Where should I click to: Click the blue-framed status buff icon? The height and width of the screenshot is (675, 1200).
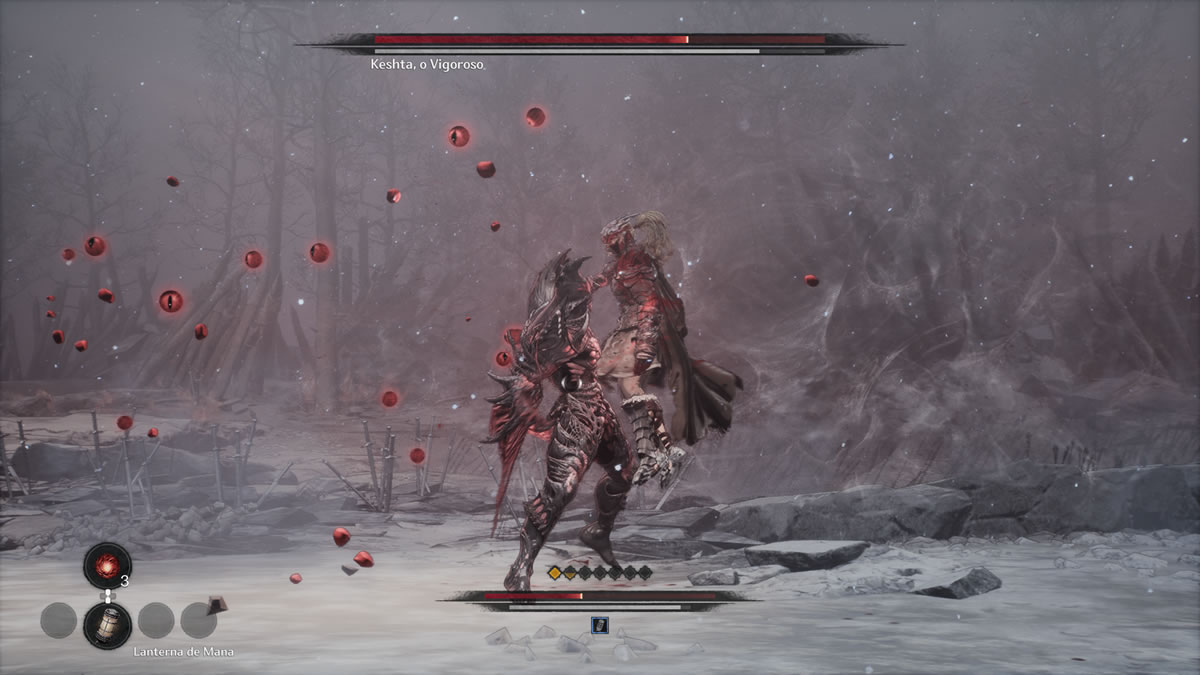tap(599, 625)
